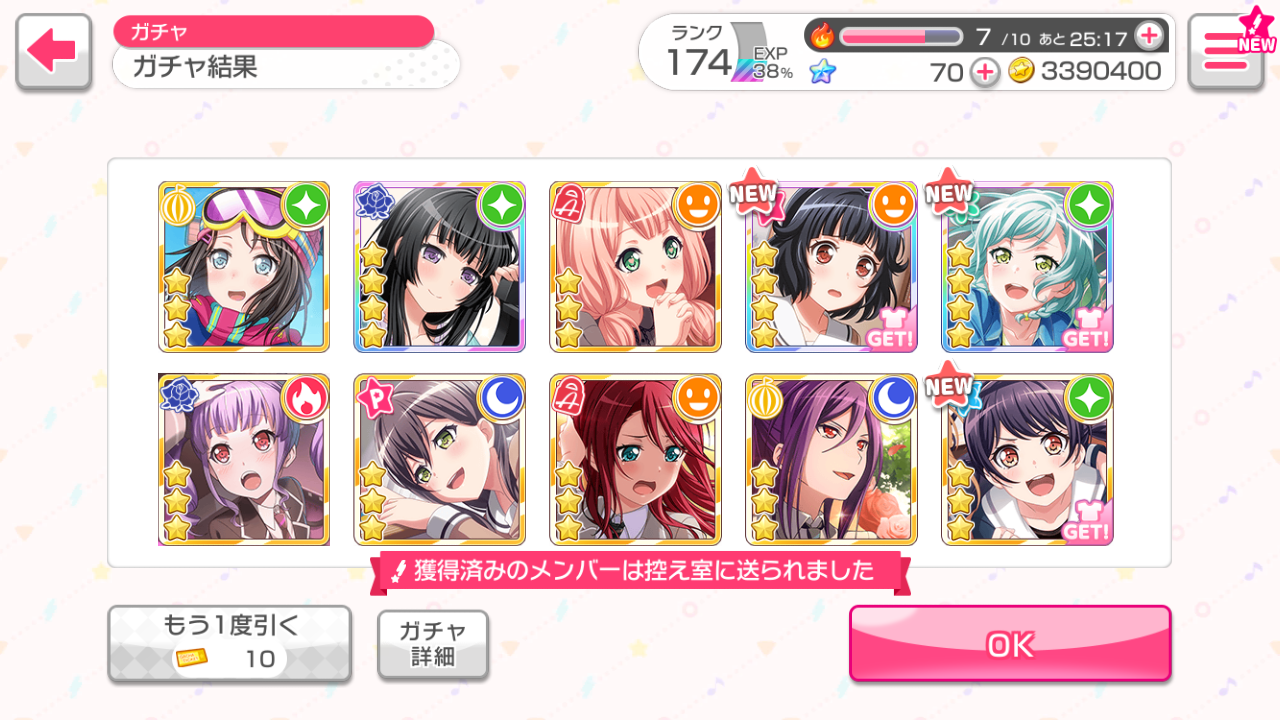Select the red-haired girl card
The width and height of the screenshot is (1280, 720).
point(635,460)
